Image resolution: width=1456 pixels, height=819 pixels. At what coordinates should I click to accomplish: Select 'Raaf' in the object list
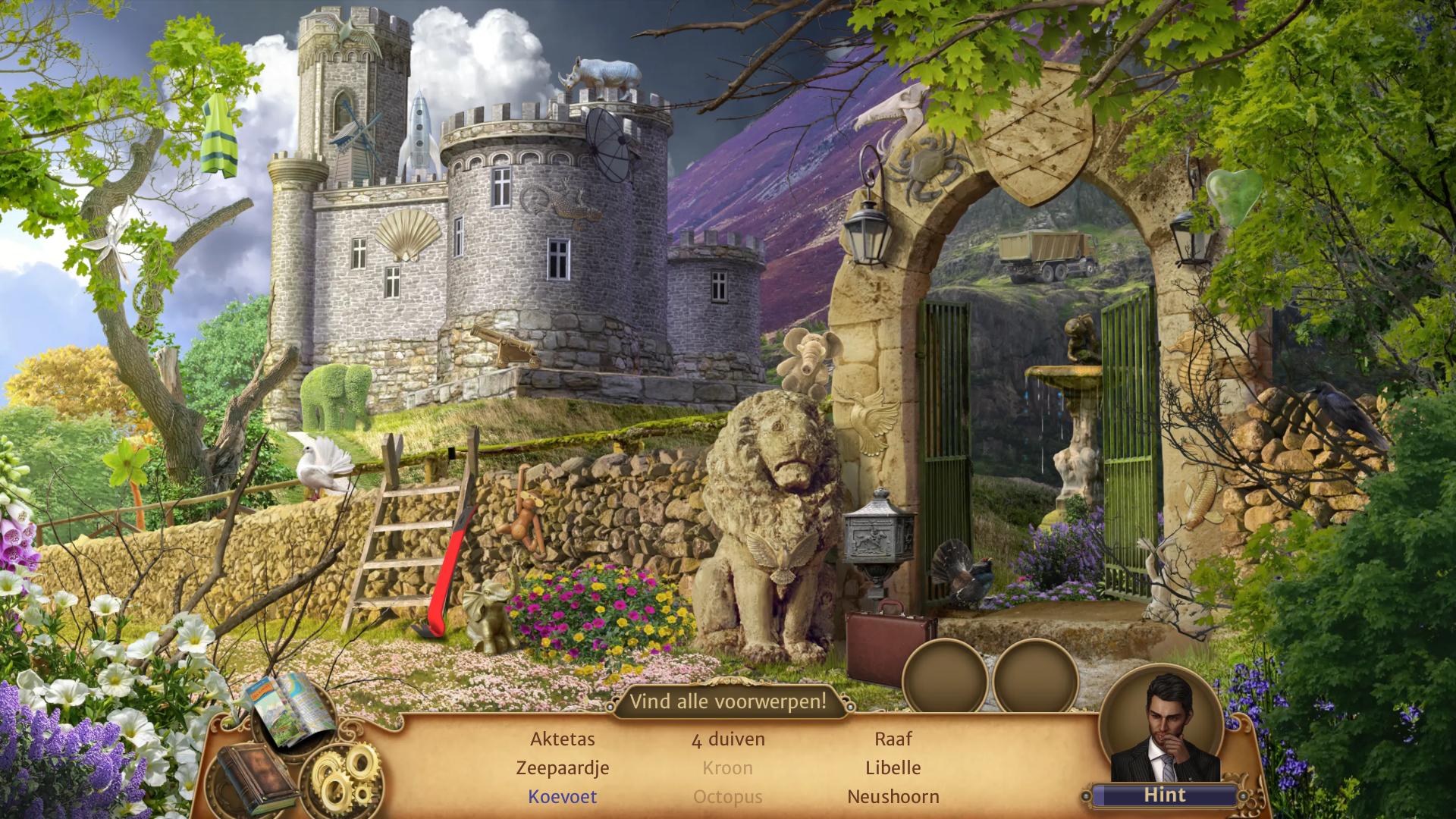pos(893,739)
